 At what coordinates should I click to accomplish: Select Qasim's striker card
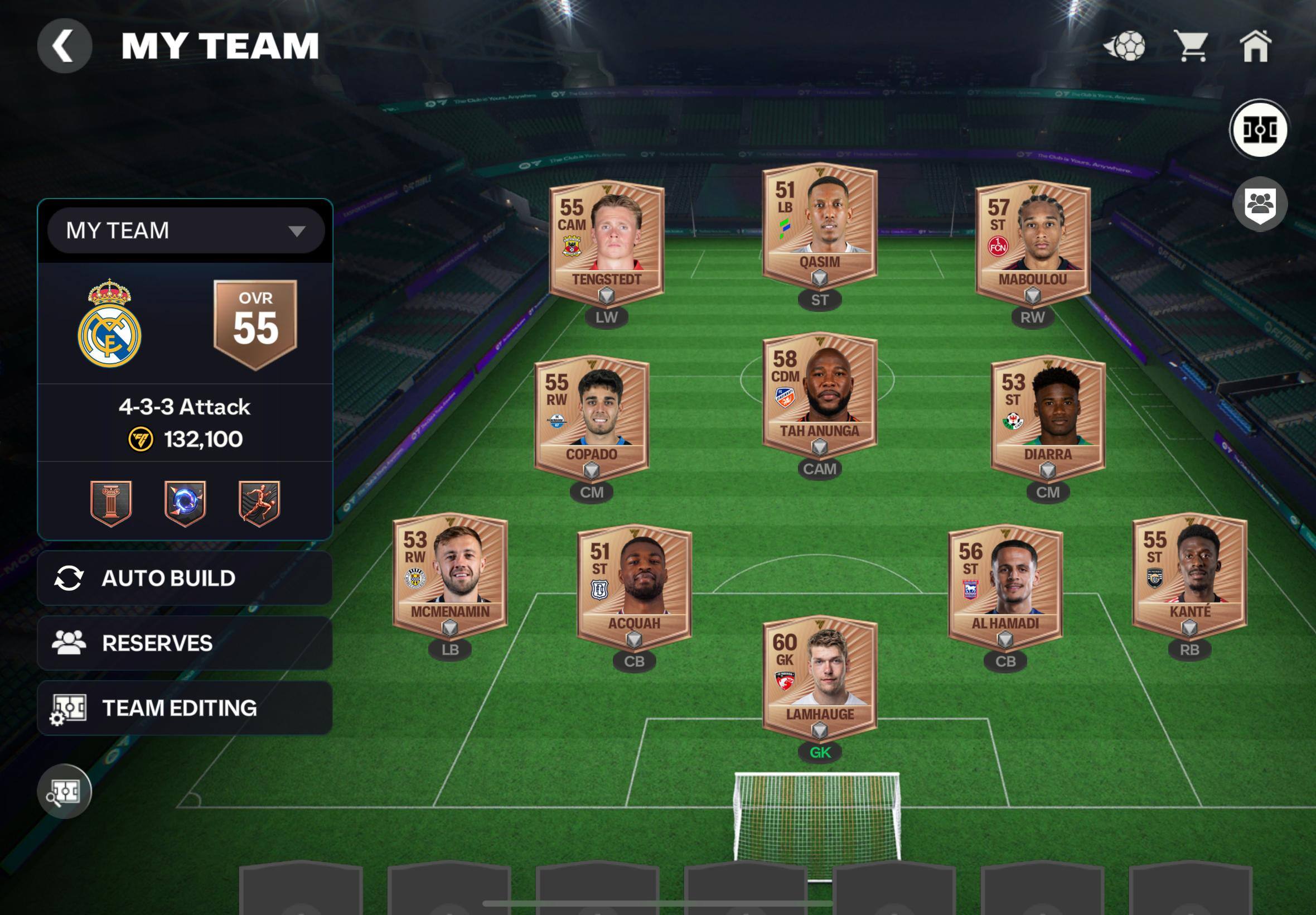(x=820, y=225)
